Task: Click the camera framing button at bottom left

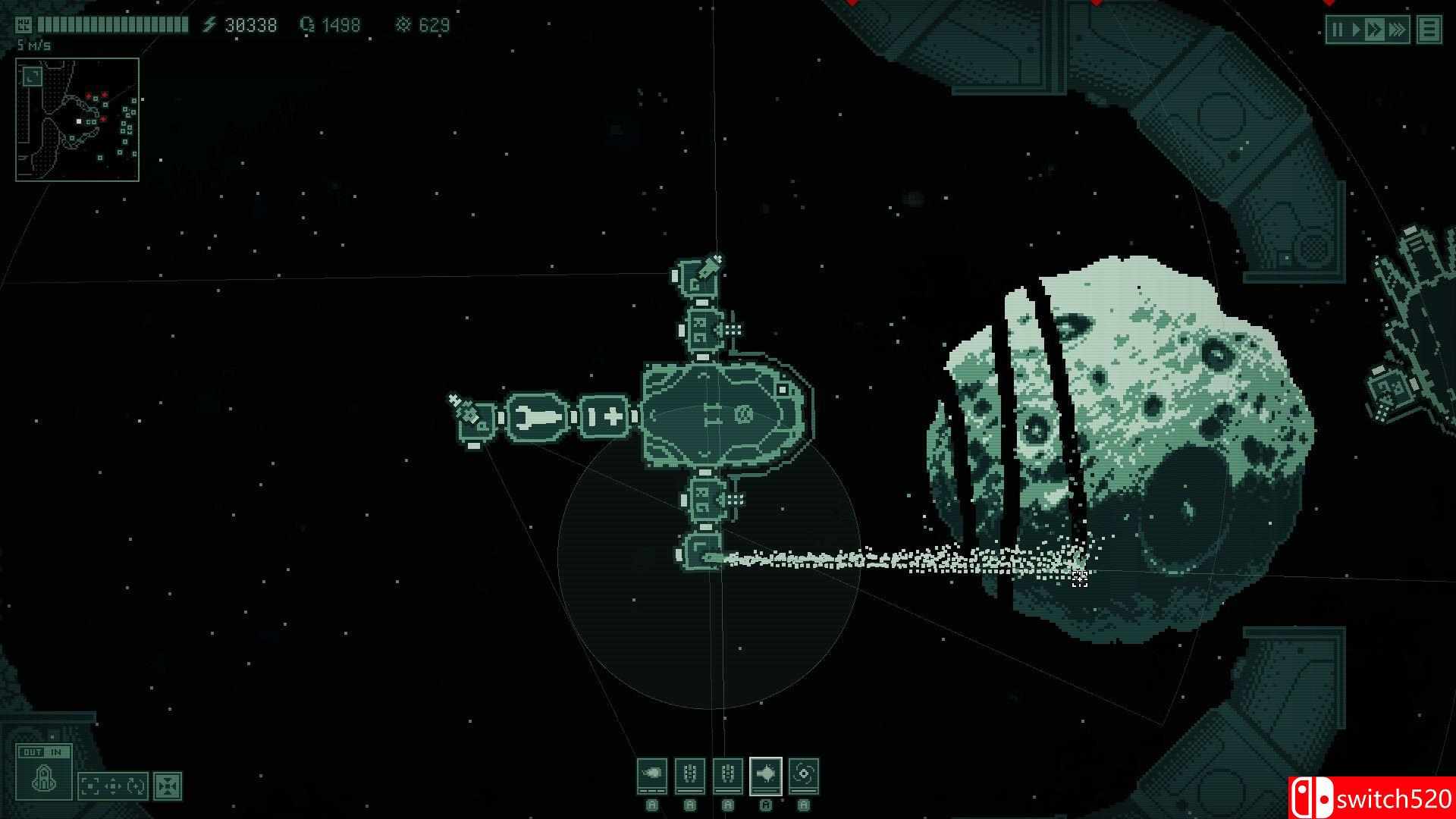Action: point(89,784)
